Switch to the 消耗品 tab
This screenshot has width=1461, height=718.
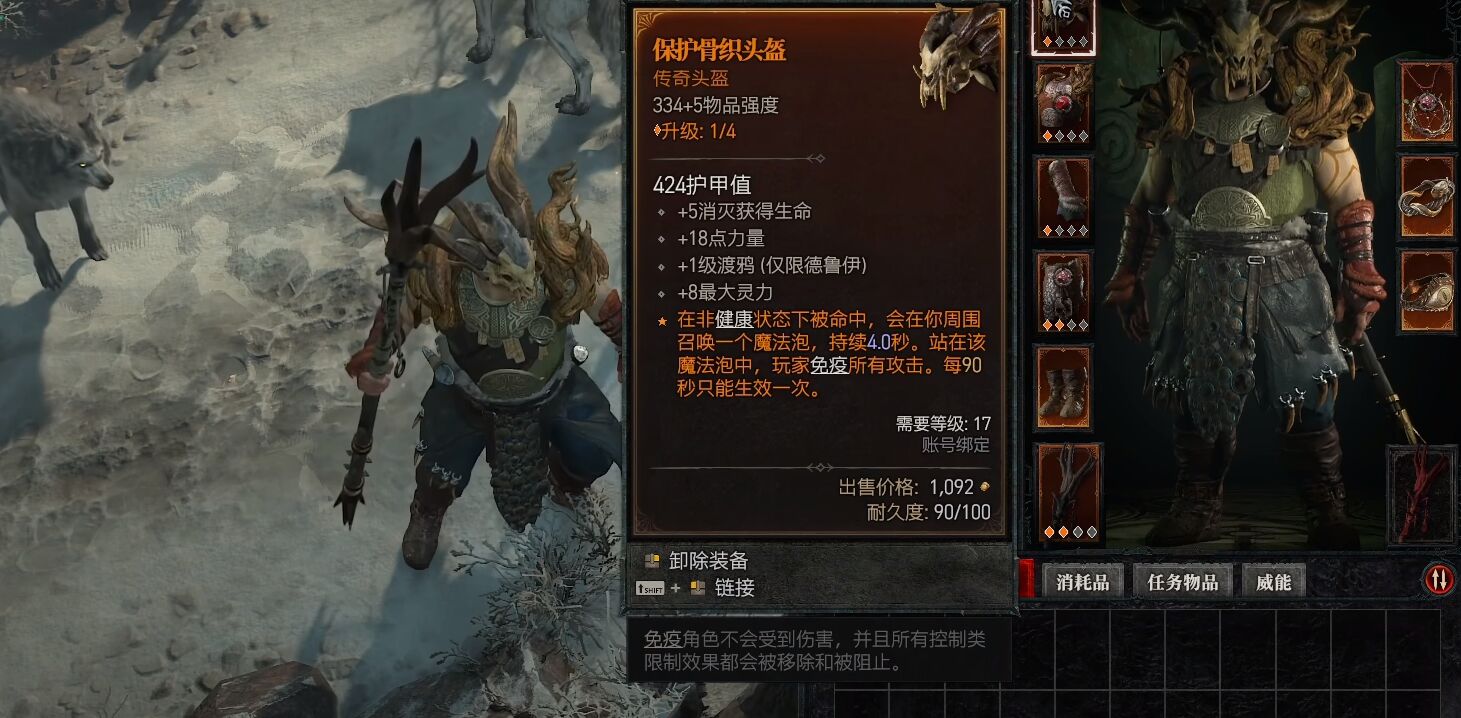pyautogui.click(x=1082, y=581)
